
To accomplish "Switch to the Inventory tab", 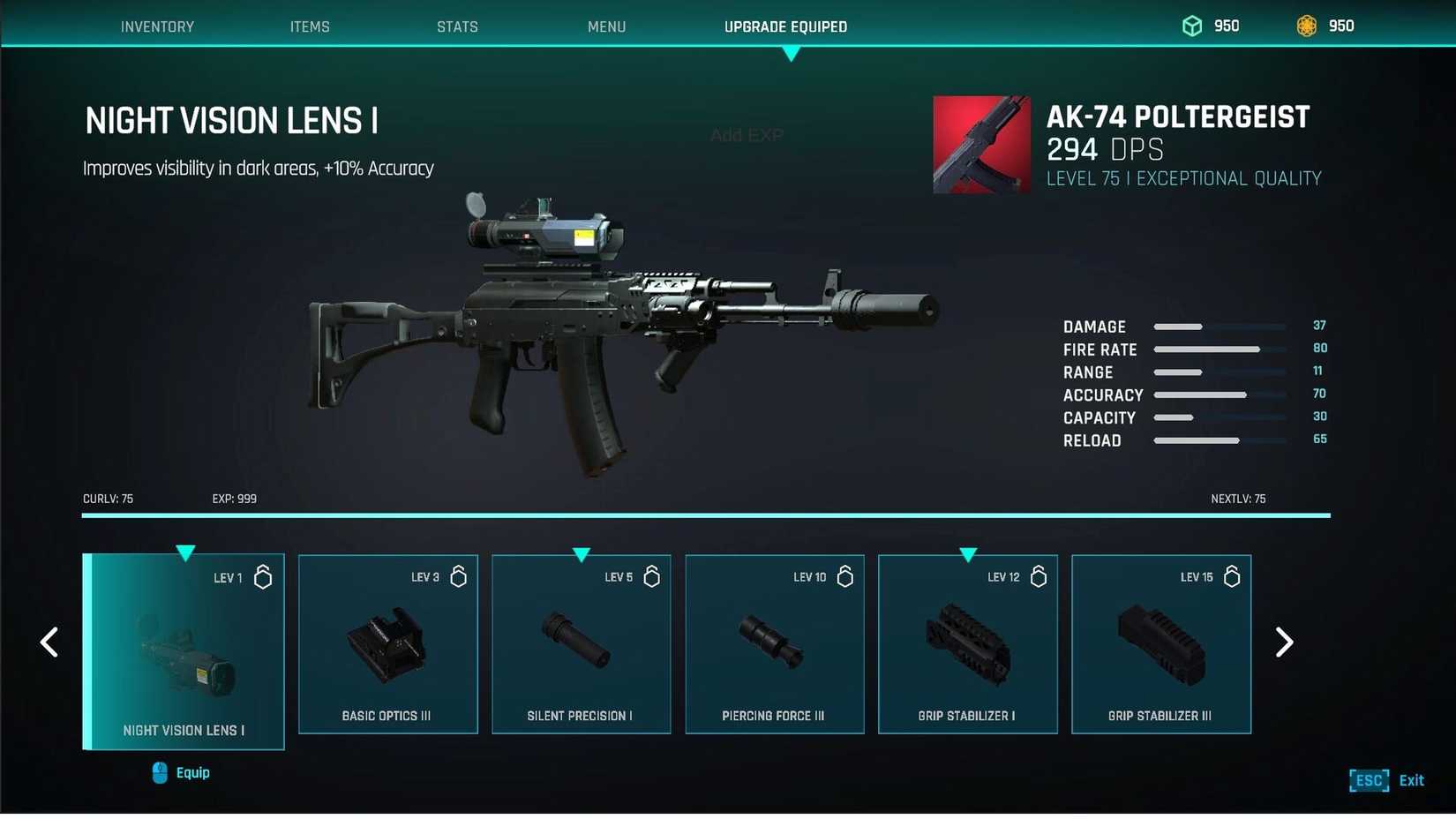I will (x=157, y=26).
